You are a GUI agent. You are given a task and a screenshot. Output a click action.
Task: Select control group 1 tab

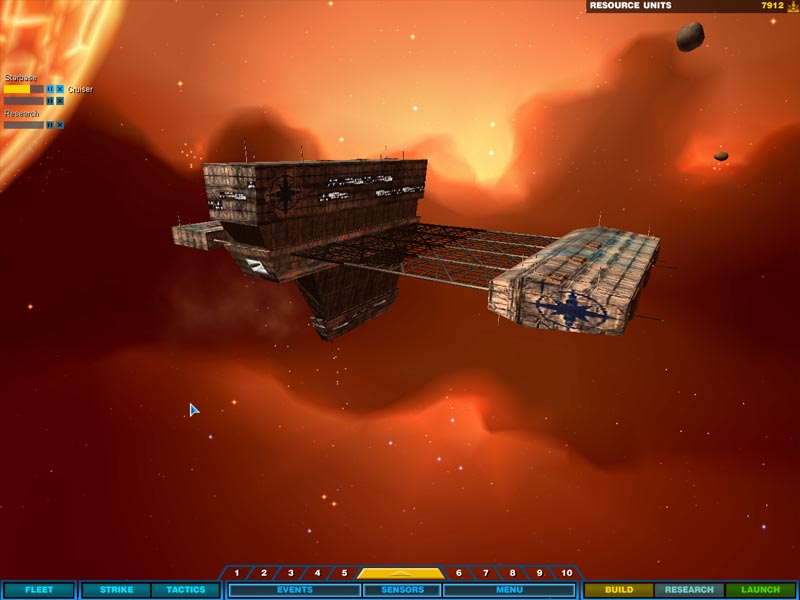click(x=237, y=573)
